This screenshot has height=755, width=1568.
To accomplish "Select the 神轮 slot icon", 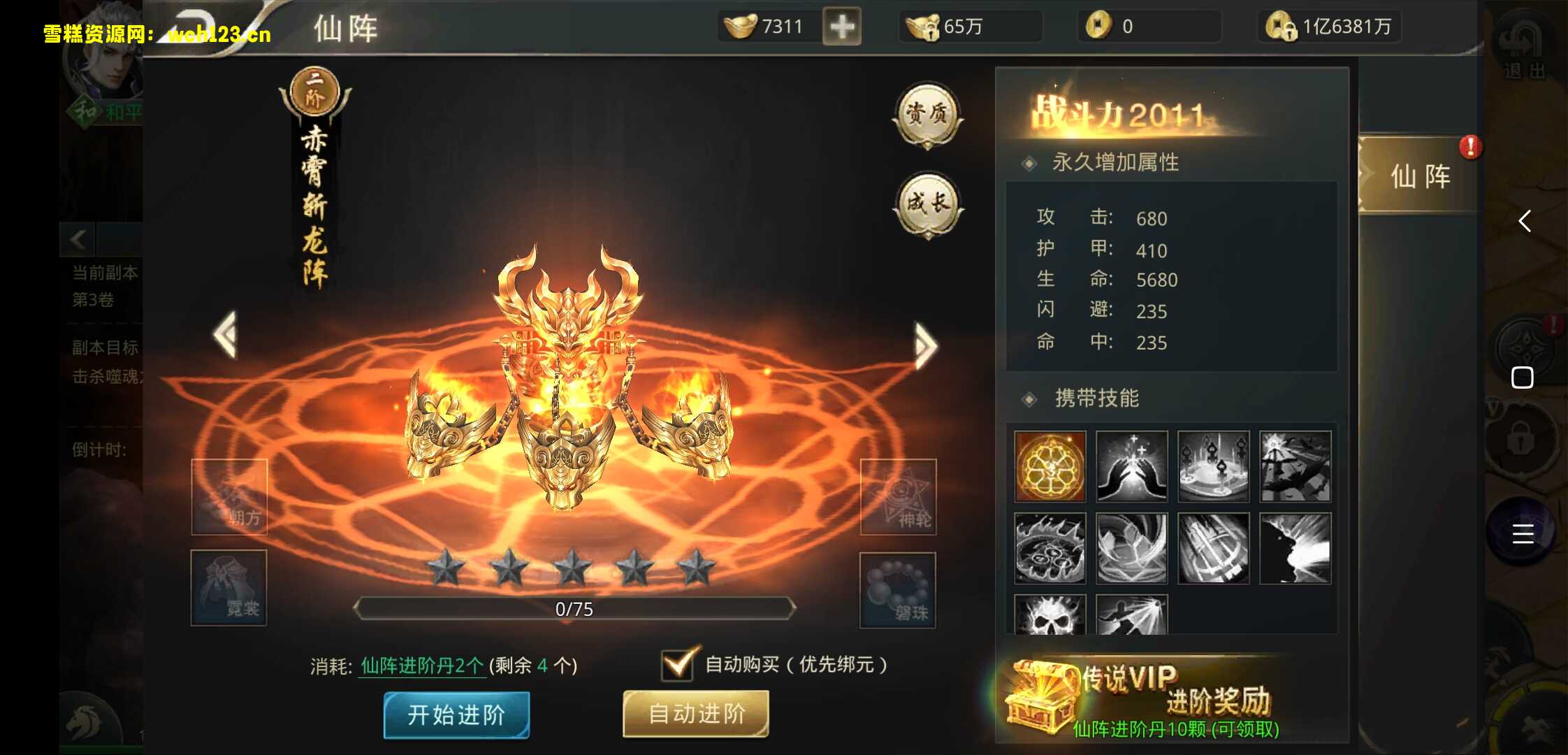I will tap(899, 498).
